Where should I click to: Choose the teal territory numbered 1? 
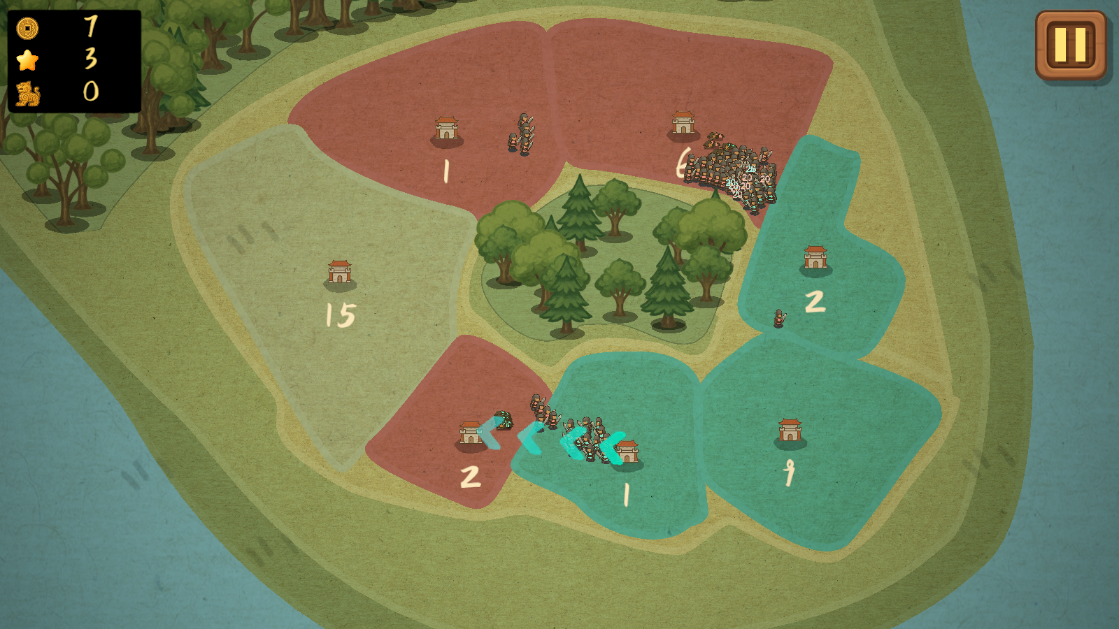(627, 455)
